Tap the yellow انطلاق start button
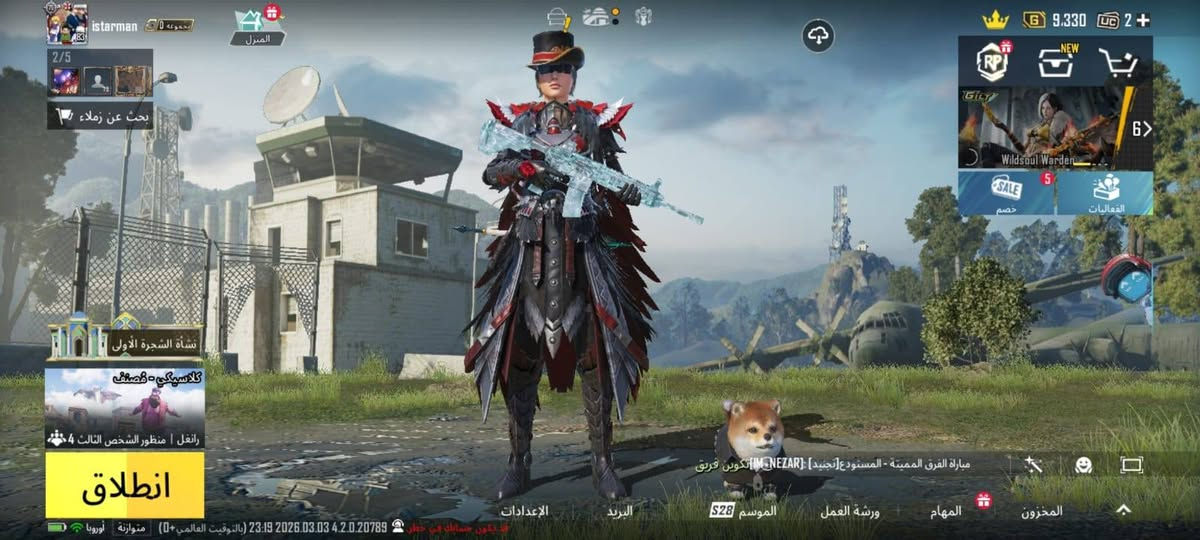Image resolution: width=1200 pixels, height=540 pixels. click(125, 485)
